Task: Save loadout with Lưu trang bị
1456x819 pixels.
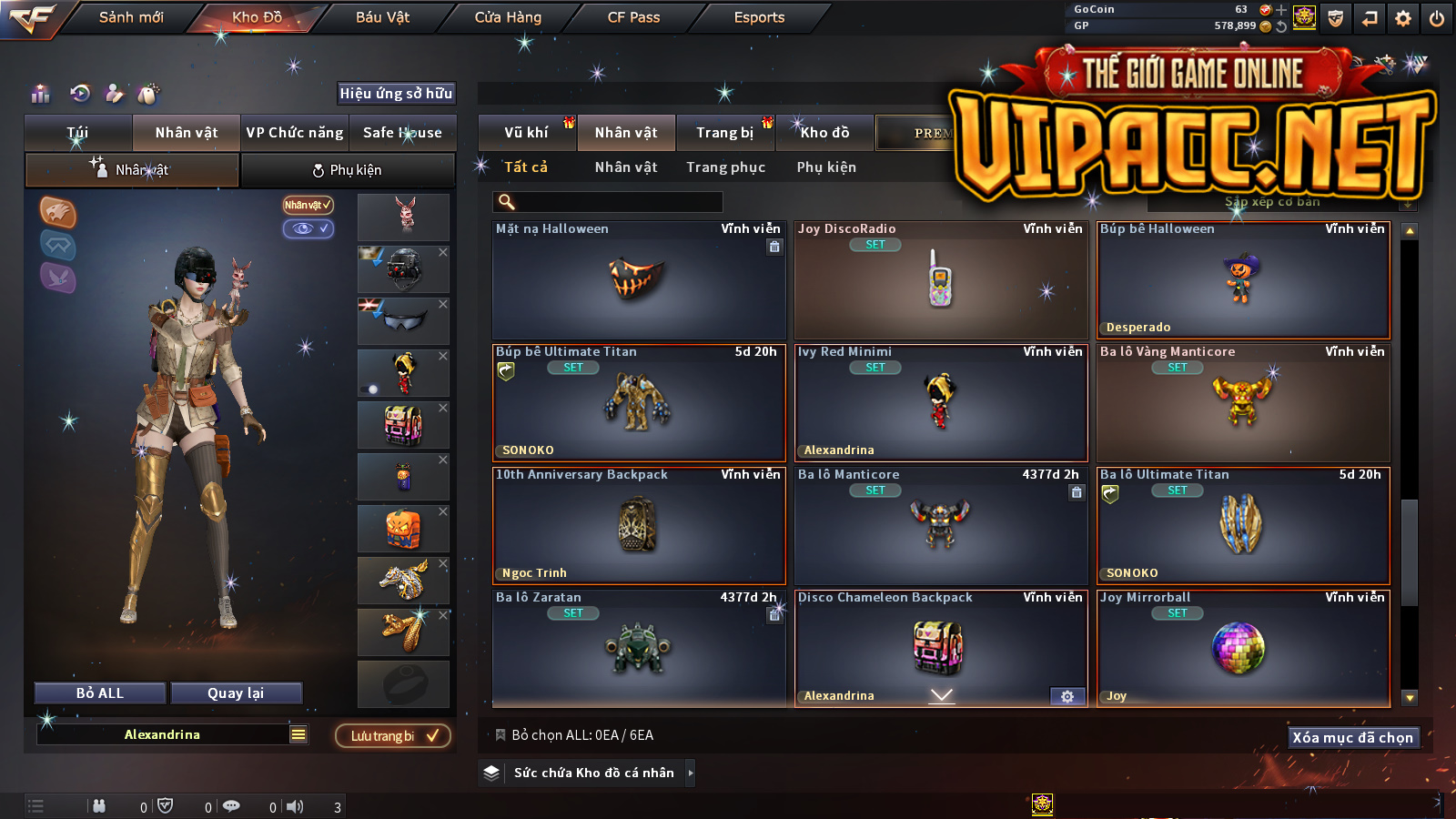Action: pyautogui.click(x=393, y=736)
